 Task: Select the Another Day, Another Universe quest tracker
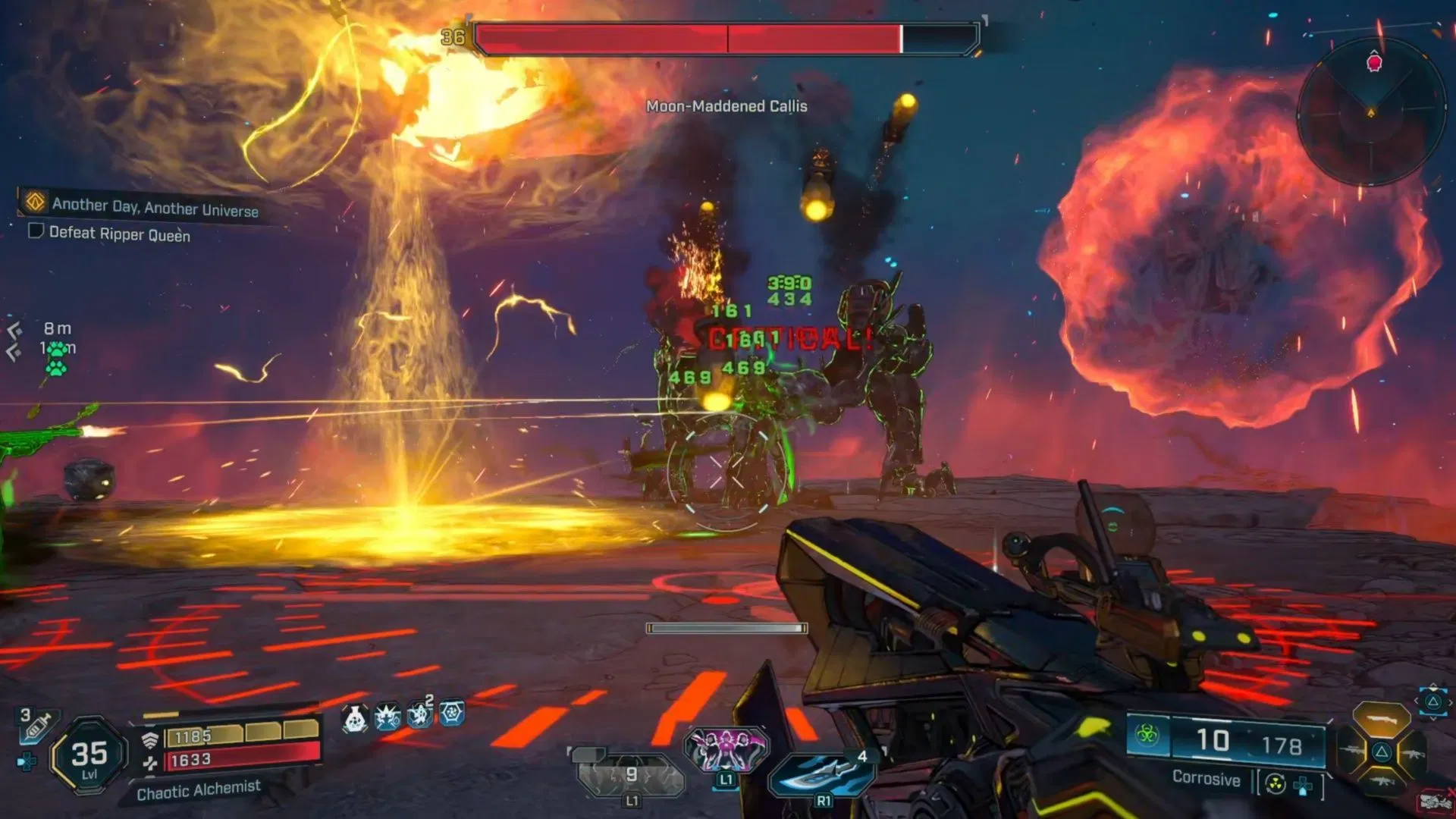[155, 206]
